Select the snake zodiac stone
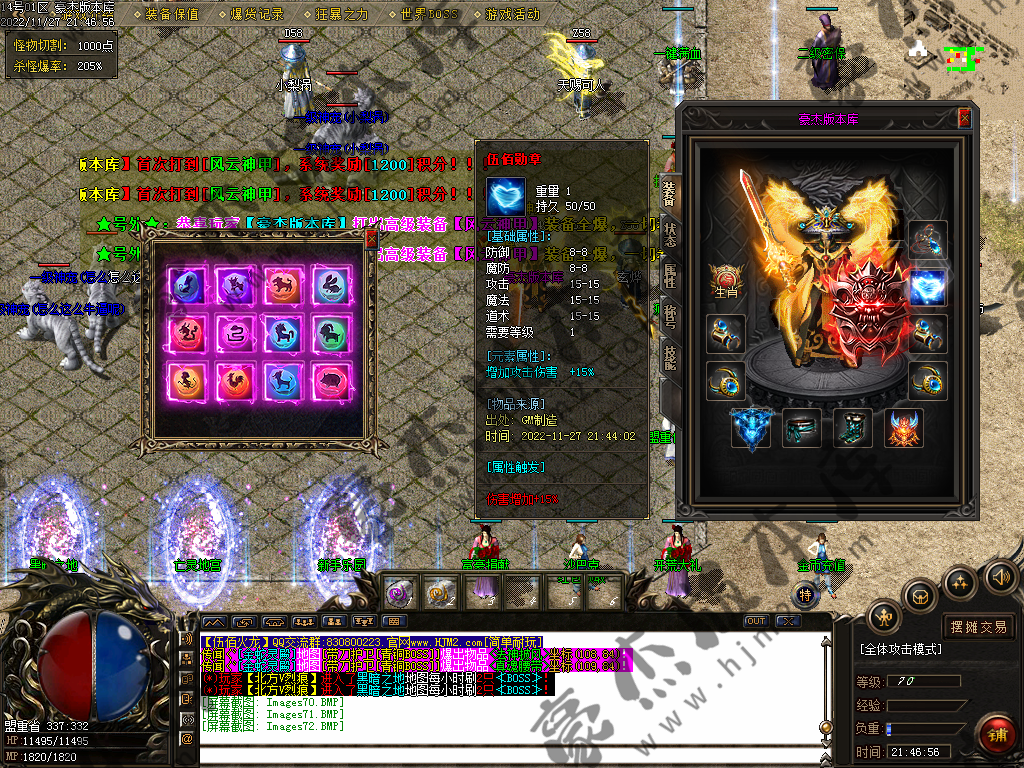 click(235, 332)
